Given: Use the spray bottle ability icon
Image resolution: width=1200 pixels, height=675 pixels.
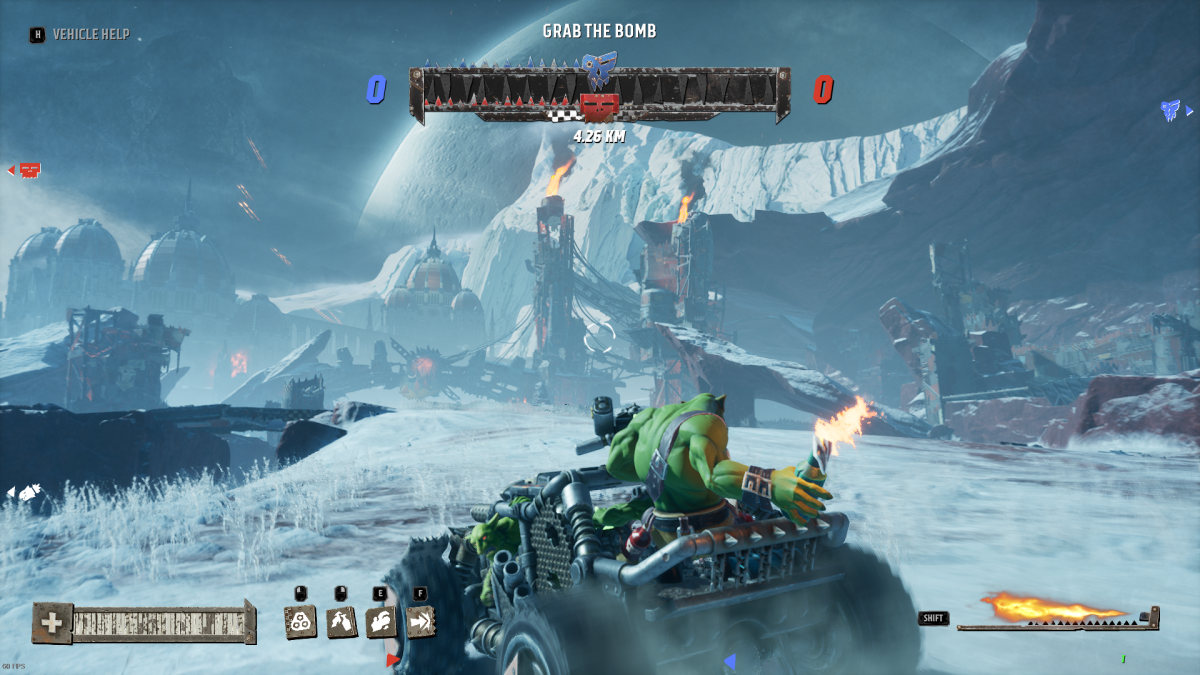Looking at the screenshot, I should click(341, 622).
